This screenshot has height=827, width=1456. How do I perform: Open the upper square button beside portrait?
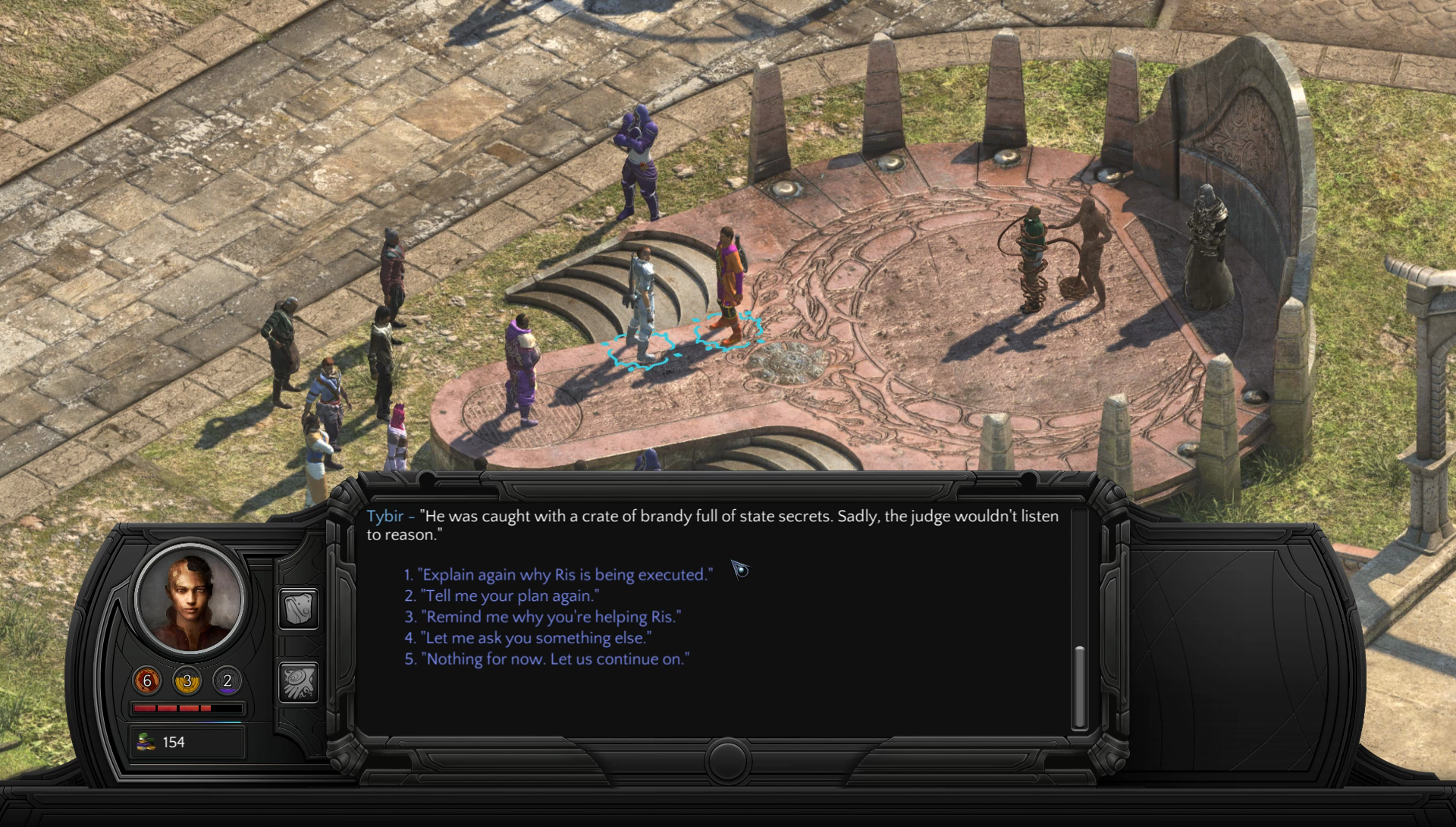(299, 608)
